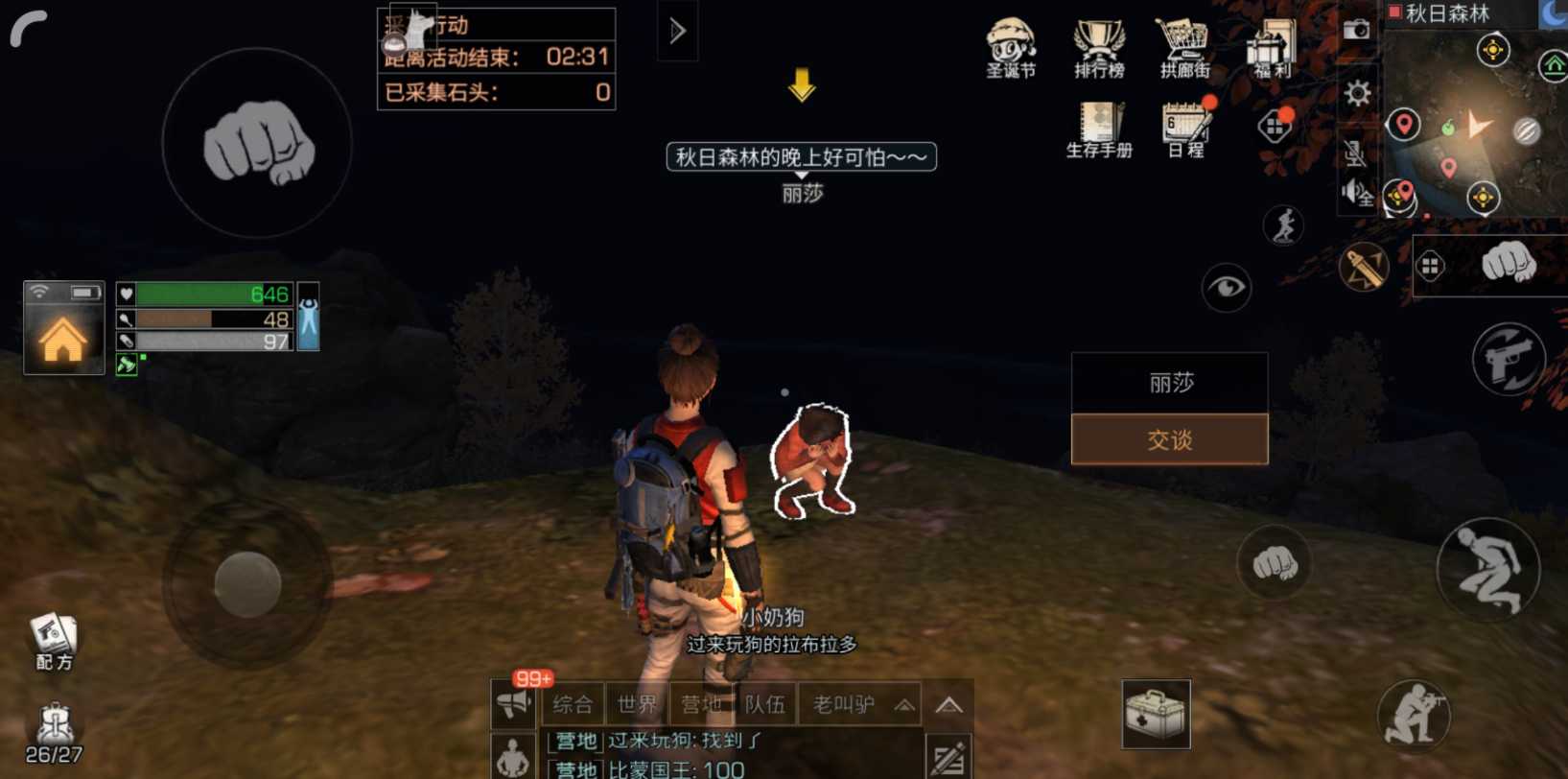Open the 圣诞节 event icon

[1011, 46]
